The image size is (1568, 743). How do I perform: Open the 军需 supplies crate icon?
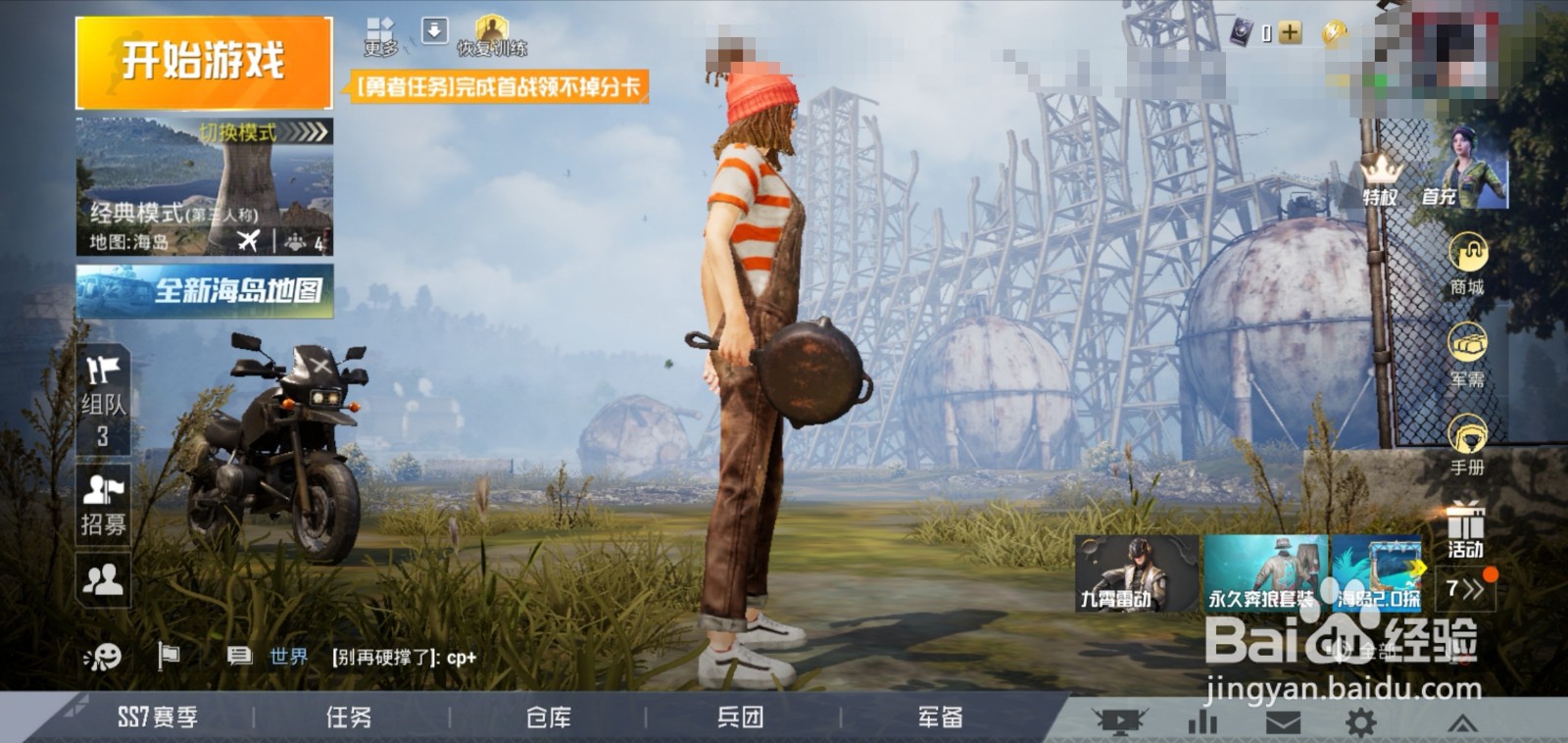1466,343
